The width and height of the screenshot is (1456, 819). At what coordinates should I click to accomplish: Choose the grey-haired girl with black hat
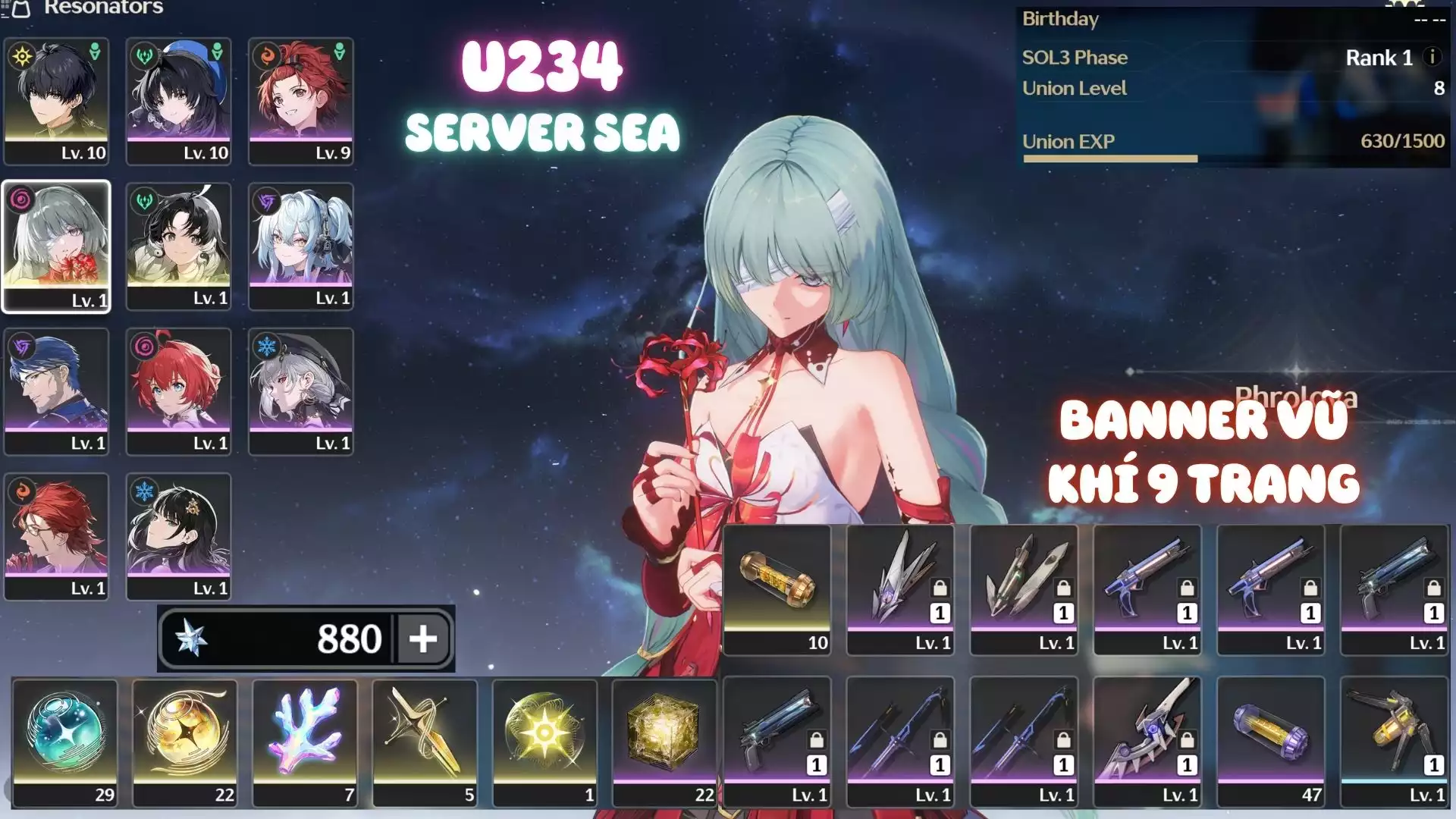pyautogui.click(x=301, y=391)
